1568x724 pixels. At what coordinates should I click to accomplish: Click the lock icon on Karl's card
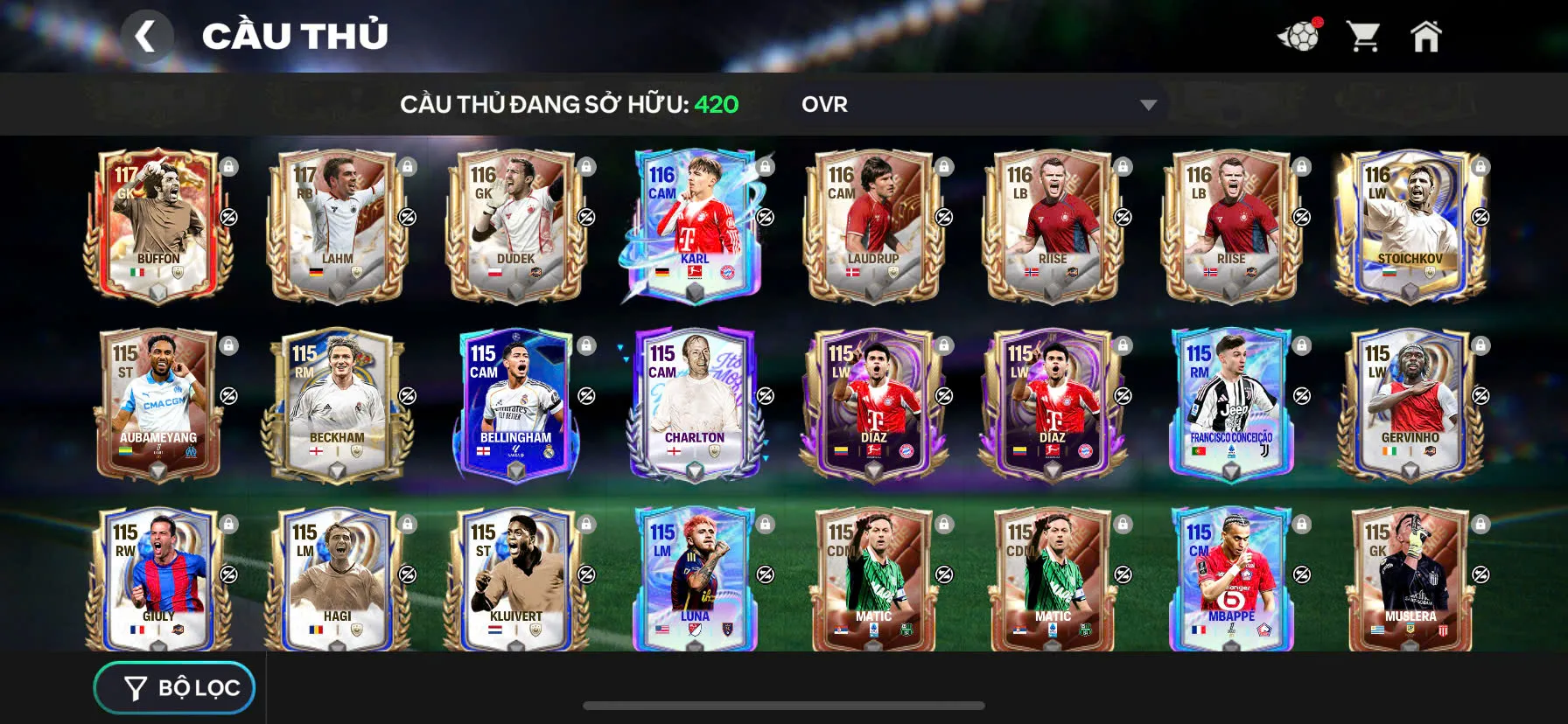(x=764, y=166)
